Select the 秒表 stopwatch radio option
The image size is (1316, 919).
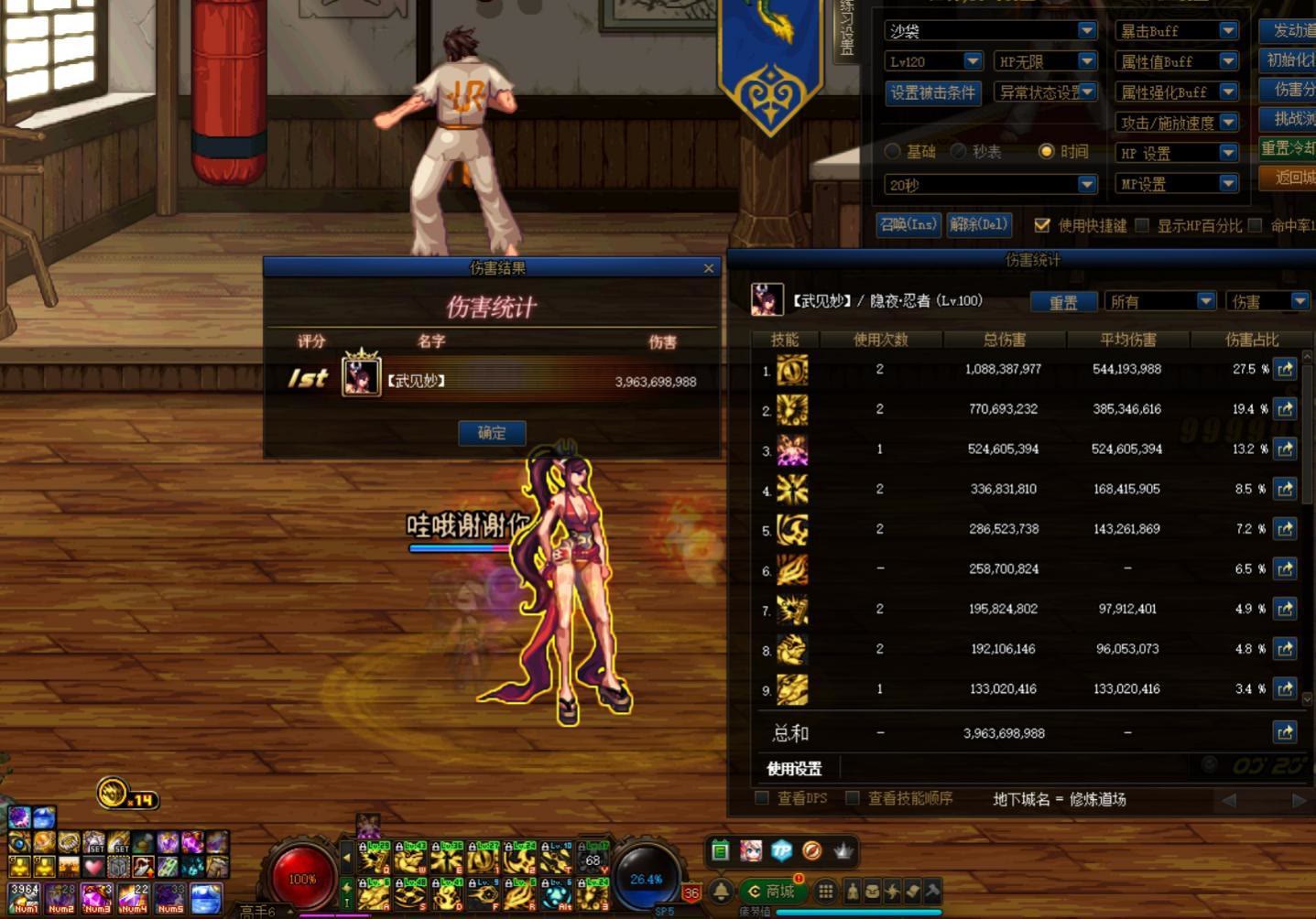pos(959,151)
